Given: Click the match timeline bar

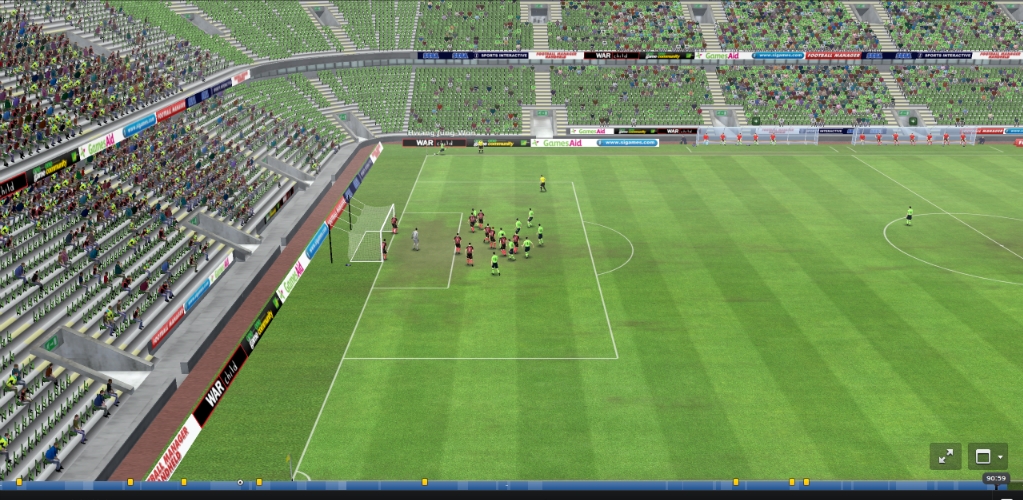Looking at the screenshot, I should click(x=560, y=485).
